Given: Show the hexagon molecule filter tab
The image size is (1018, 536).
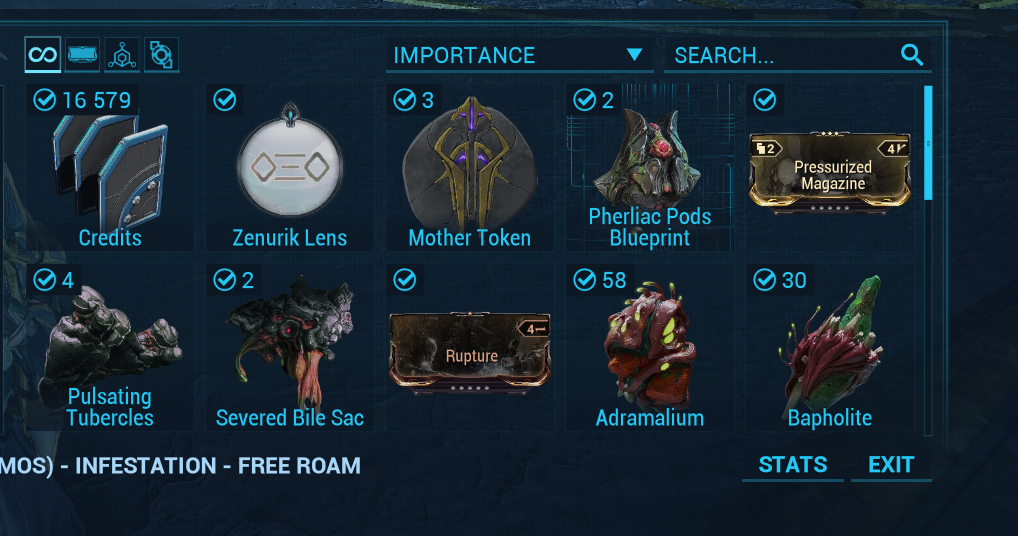Looking at the screenshot, I should (122, 55).
